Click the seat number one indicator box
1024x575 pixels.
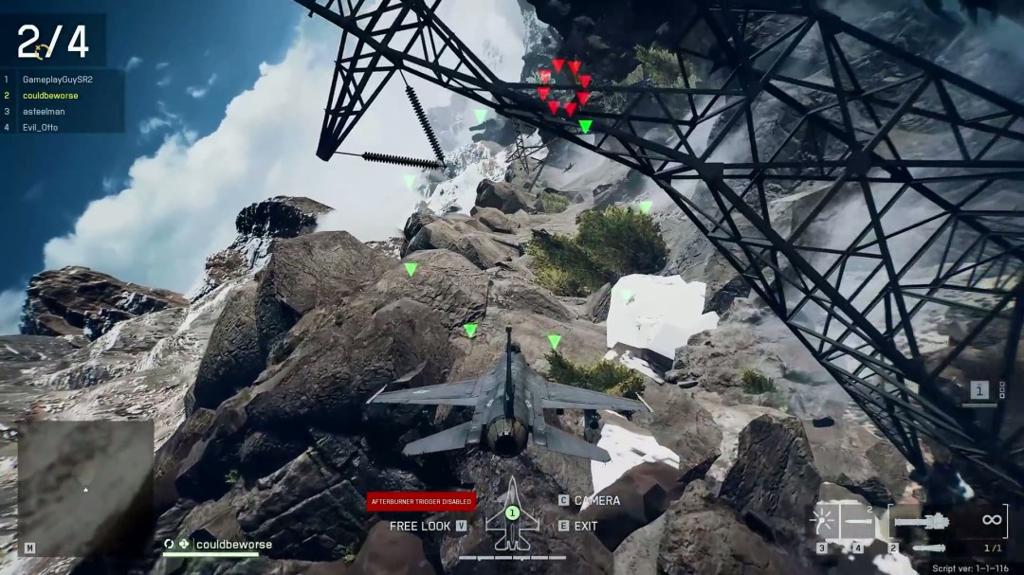980,390
